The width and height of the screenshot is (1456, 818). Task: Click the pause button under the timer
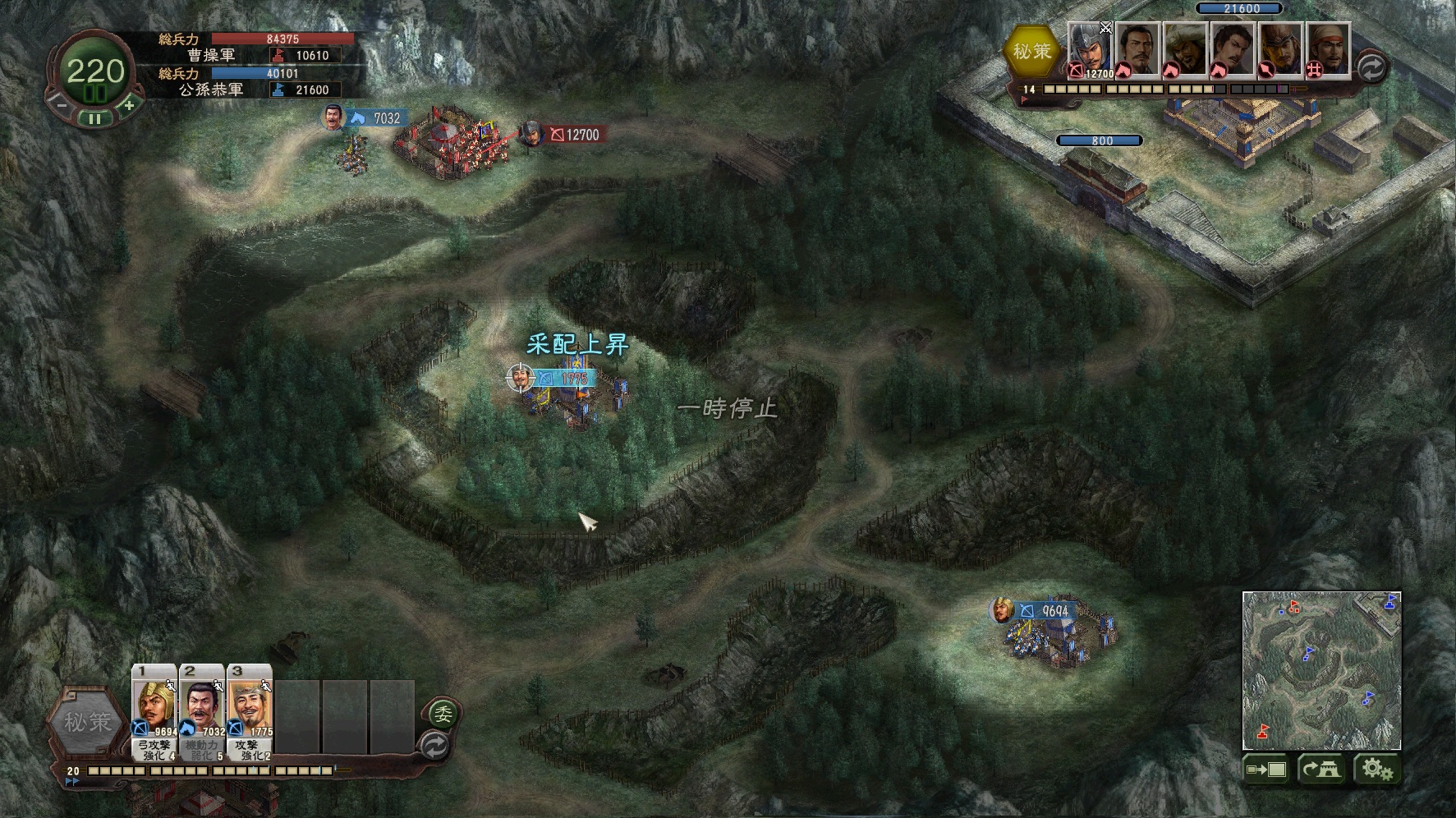95,118
